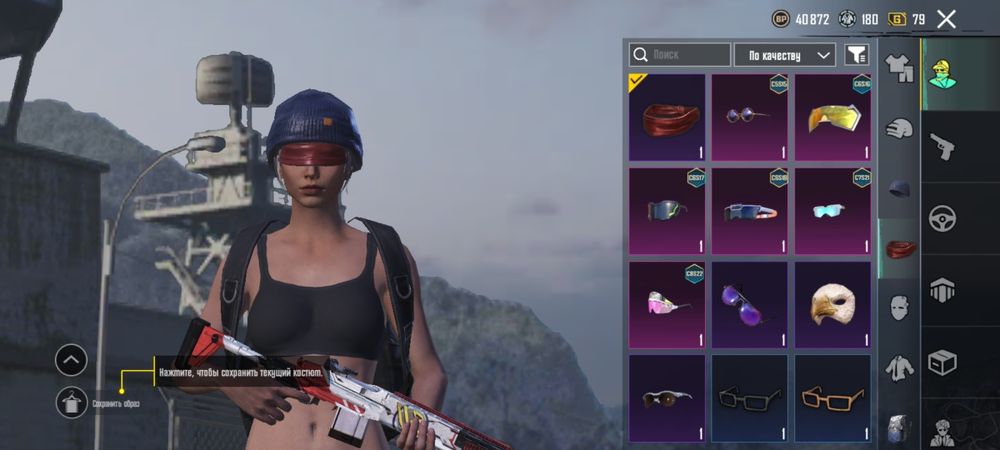The width and height of the screenshot is (1000, 450).
Task: Open the pistol weapon skins tab
Action: pyautogui.click(x=942, y=147)
